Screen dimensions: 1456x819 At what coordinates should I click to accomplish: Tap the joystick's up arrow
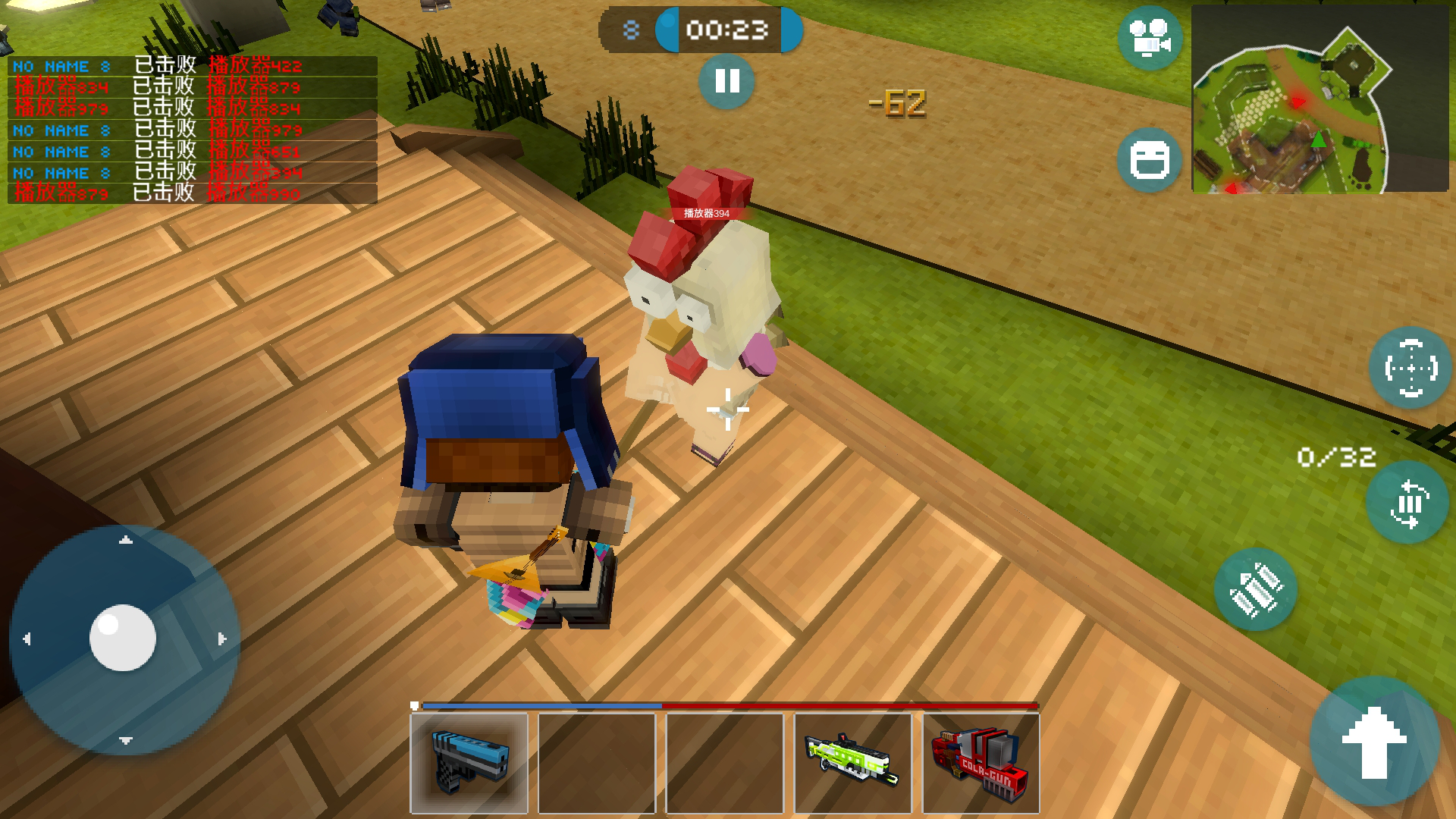126,540
